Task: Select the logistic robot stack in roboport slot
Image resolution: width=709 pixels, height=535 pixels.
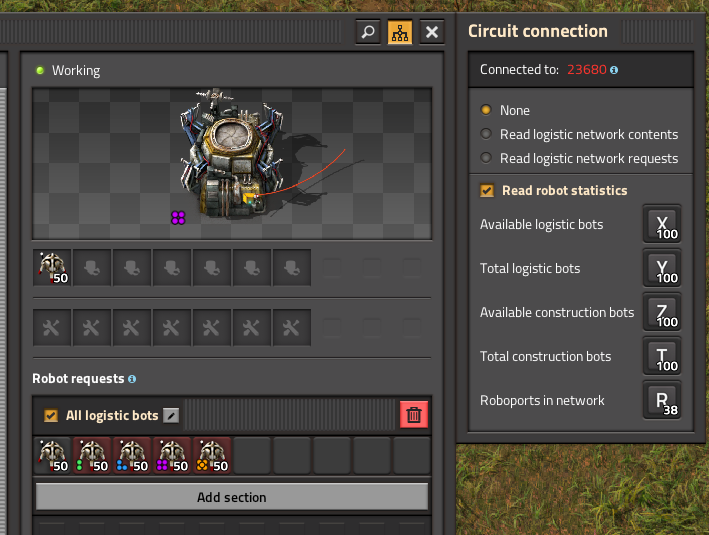Action: [52, 267]
